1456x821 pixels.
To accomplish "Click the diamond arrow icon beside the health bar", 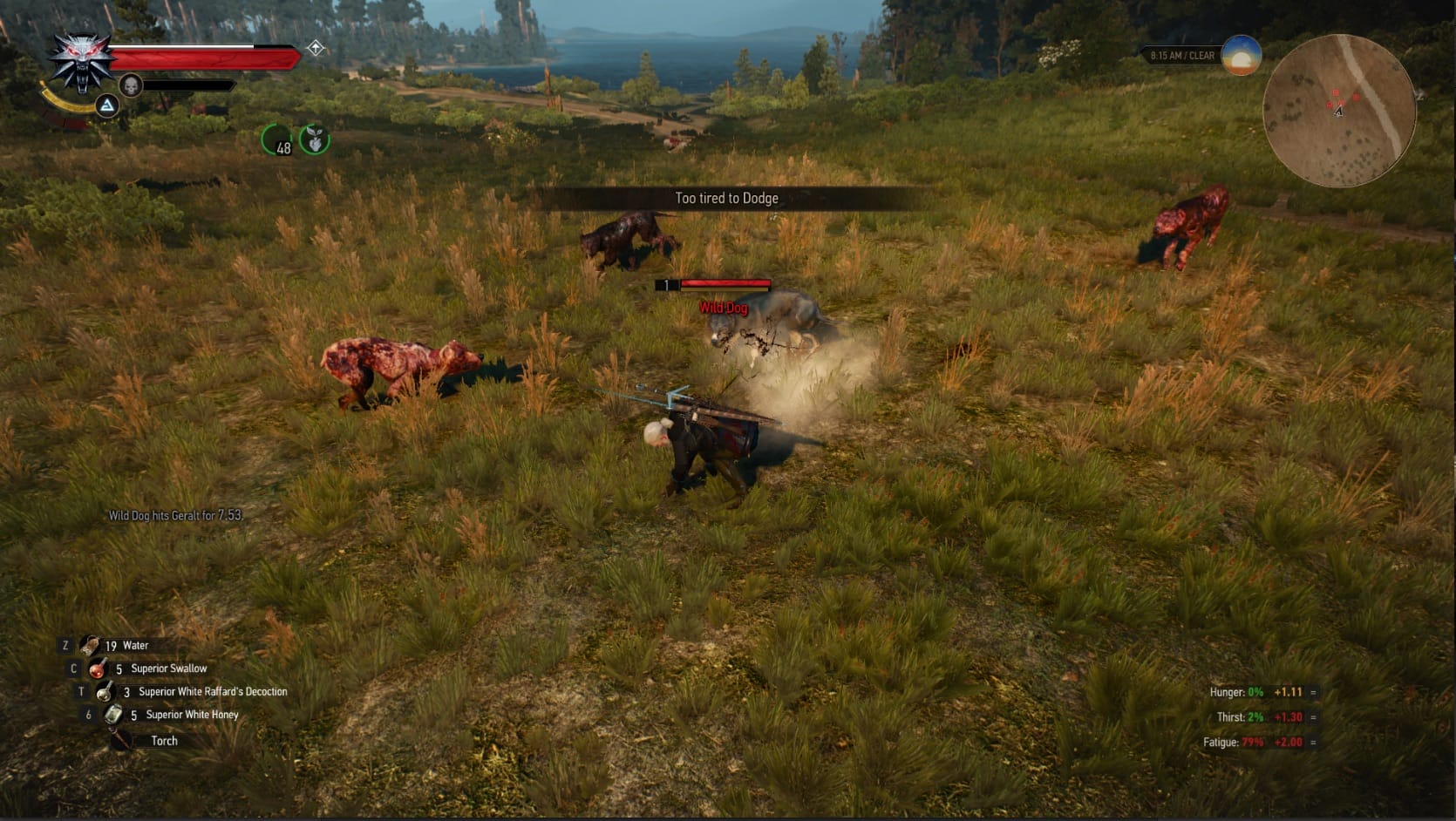I will tap(316, 48).
